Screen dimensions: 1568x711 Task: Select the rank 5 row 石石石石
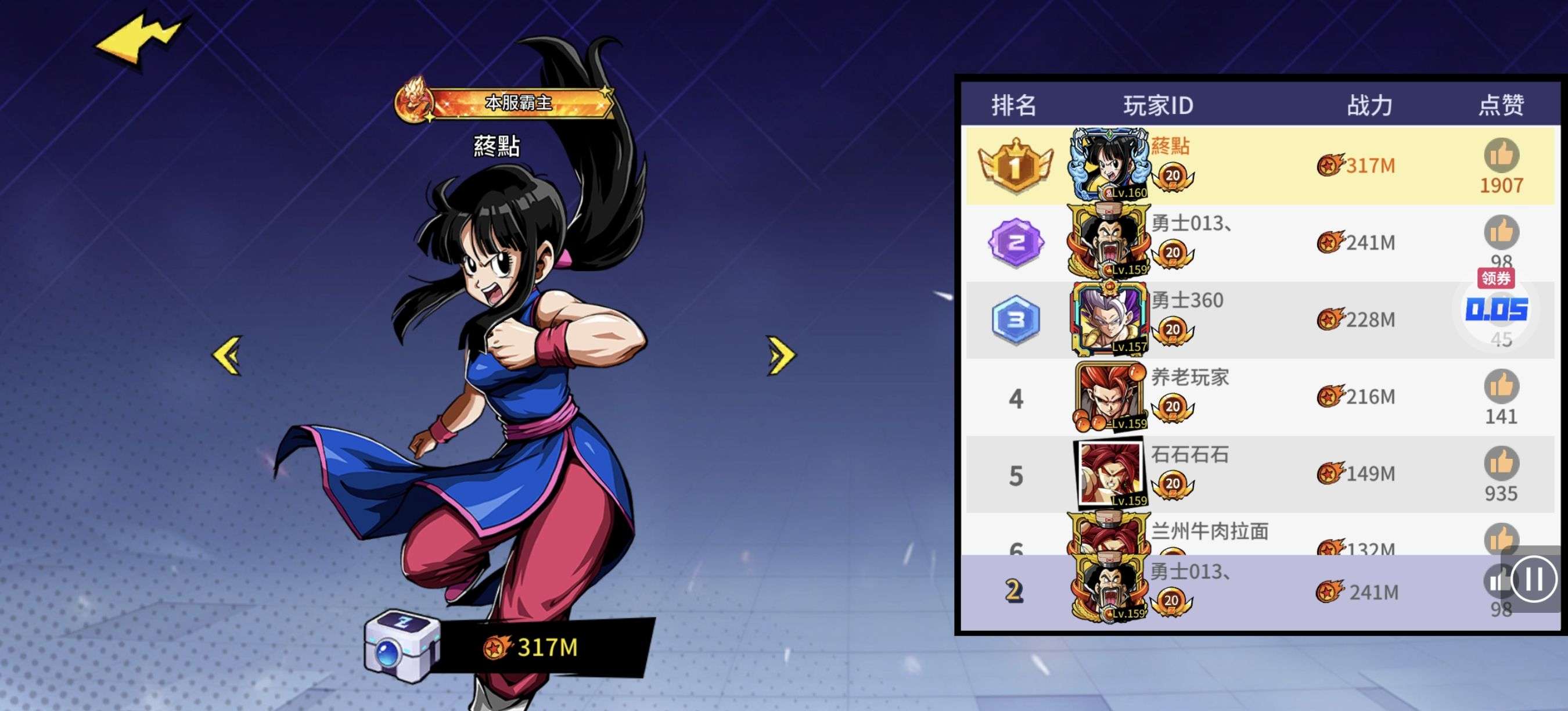1248,473
